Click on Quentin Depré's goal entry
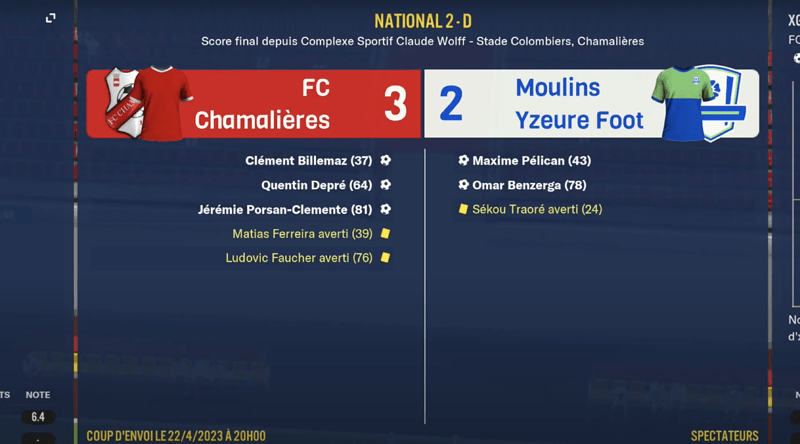Screen dimensions: 800x444 316,185
